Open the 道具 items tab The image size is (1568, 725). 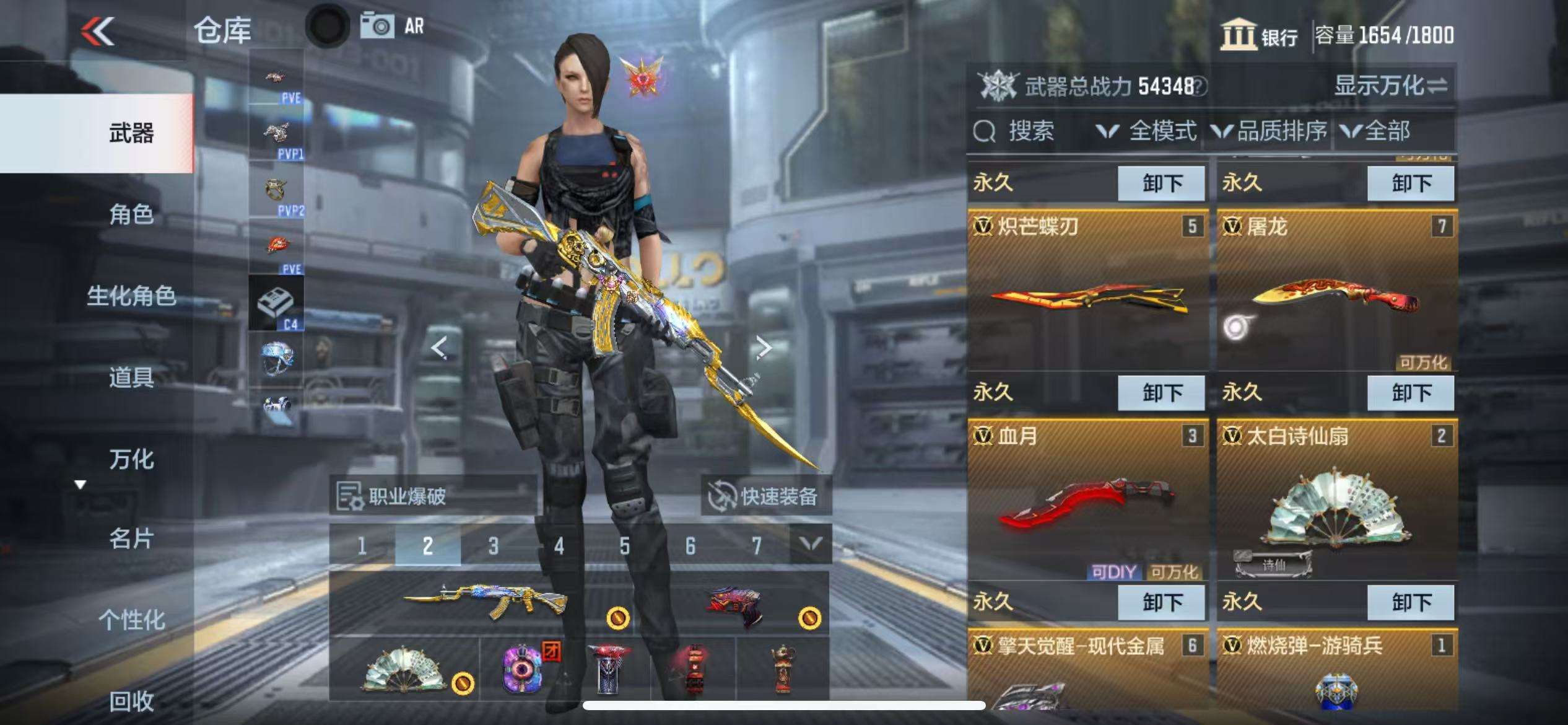pyautogui.click(x=131, y=377)
